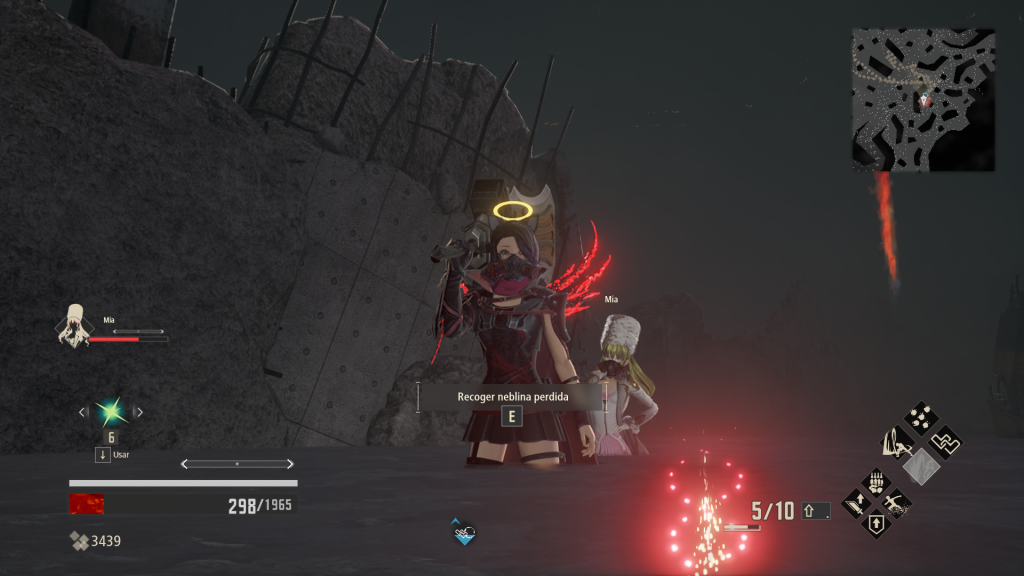Activate the zigzag blocks gift
The height and width of the screenshot is (576, 1024).
pos(944,440)
